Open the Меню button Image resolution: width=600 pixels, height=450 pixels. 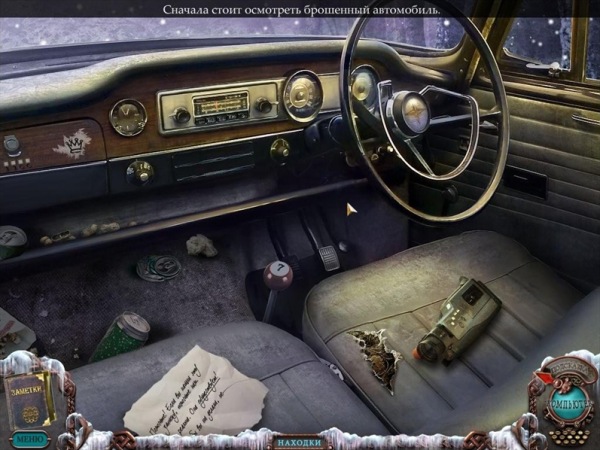click(29, 438)
